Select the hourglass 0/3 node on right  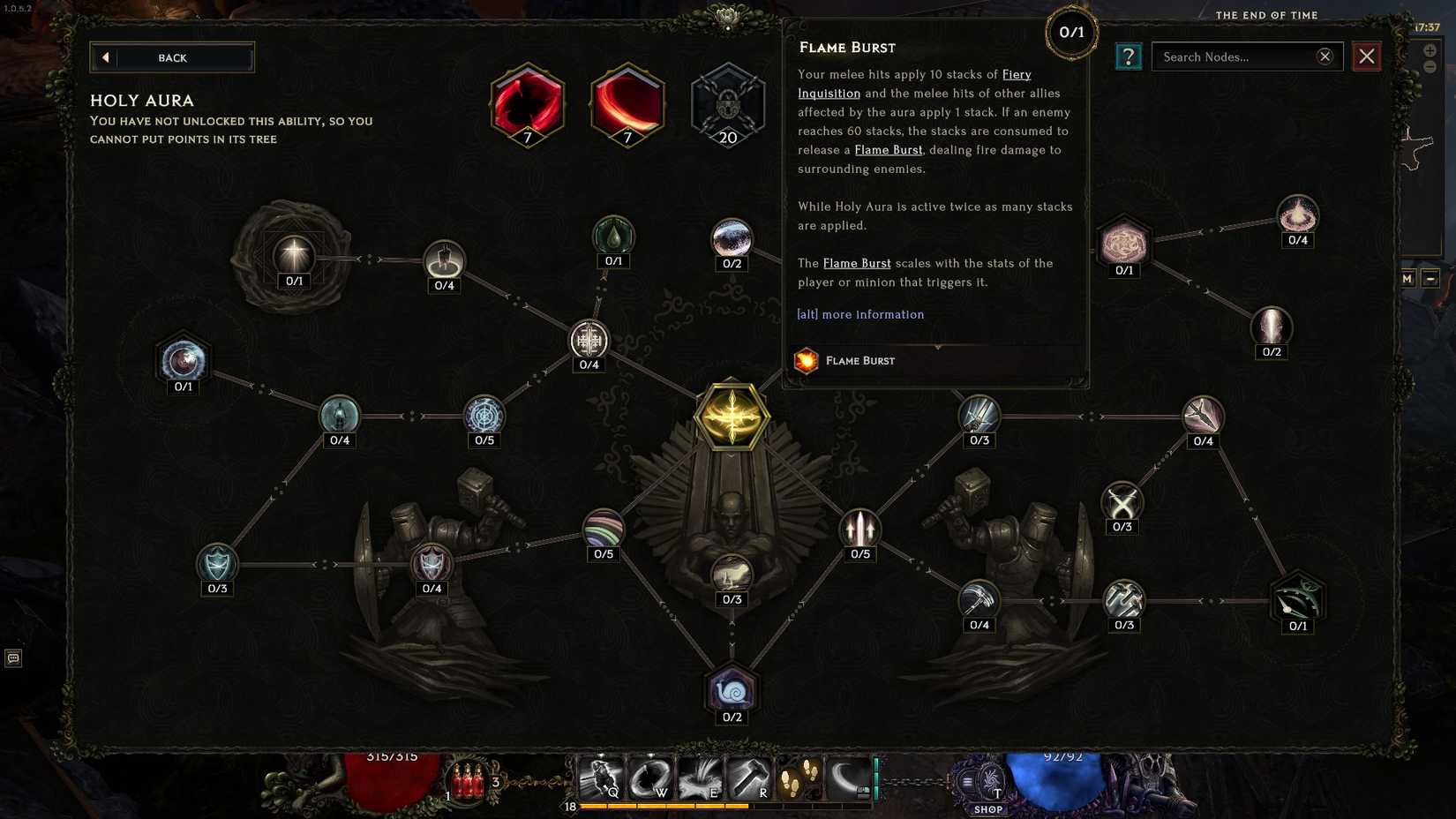[x=1122, y=503]
